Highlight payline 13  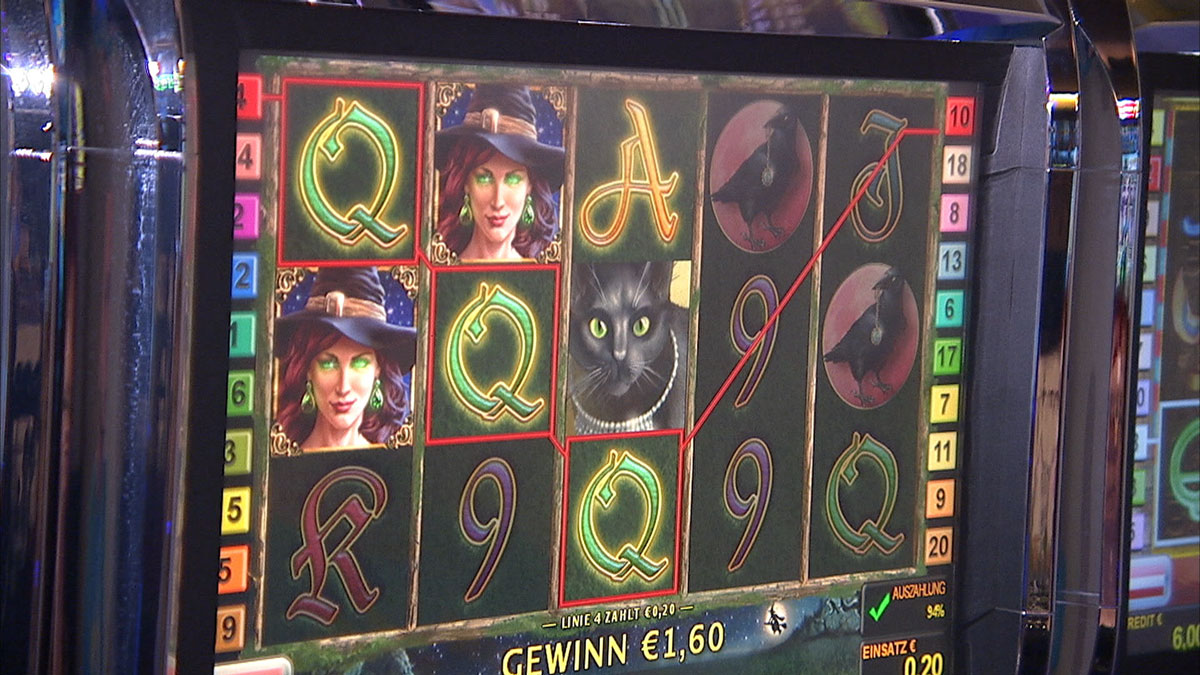[x=952, y=261]
